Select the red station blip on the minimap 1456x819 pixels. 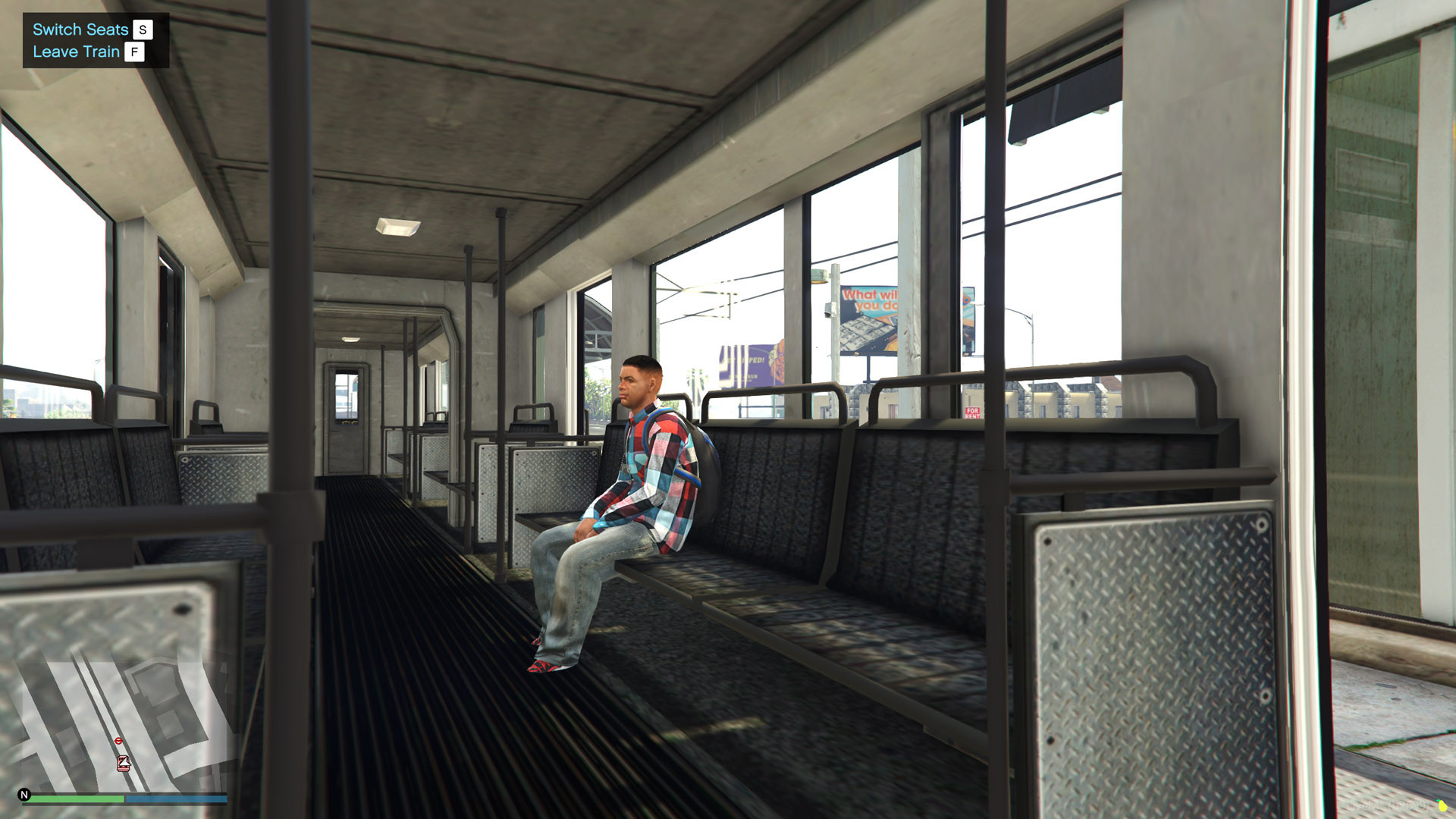coord(118,741)
